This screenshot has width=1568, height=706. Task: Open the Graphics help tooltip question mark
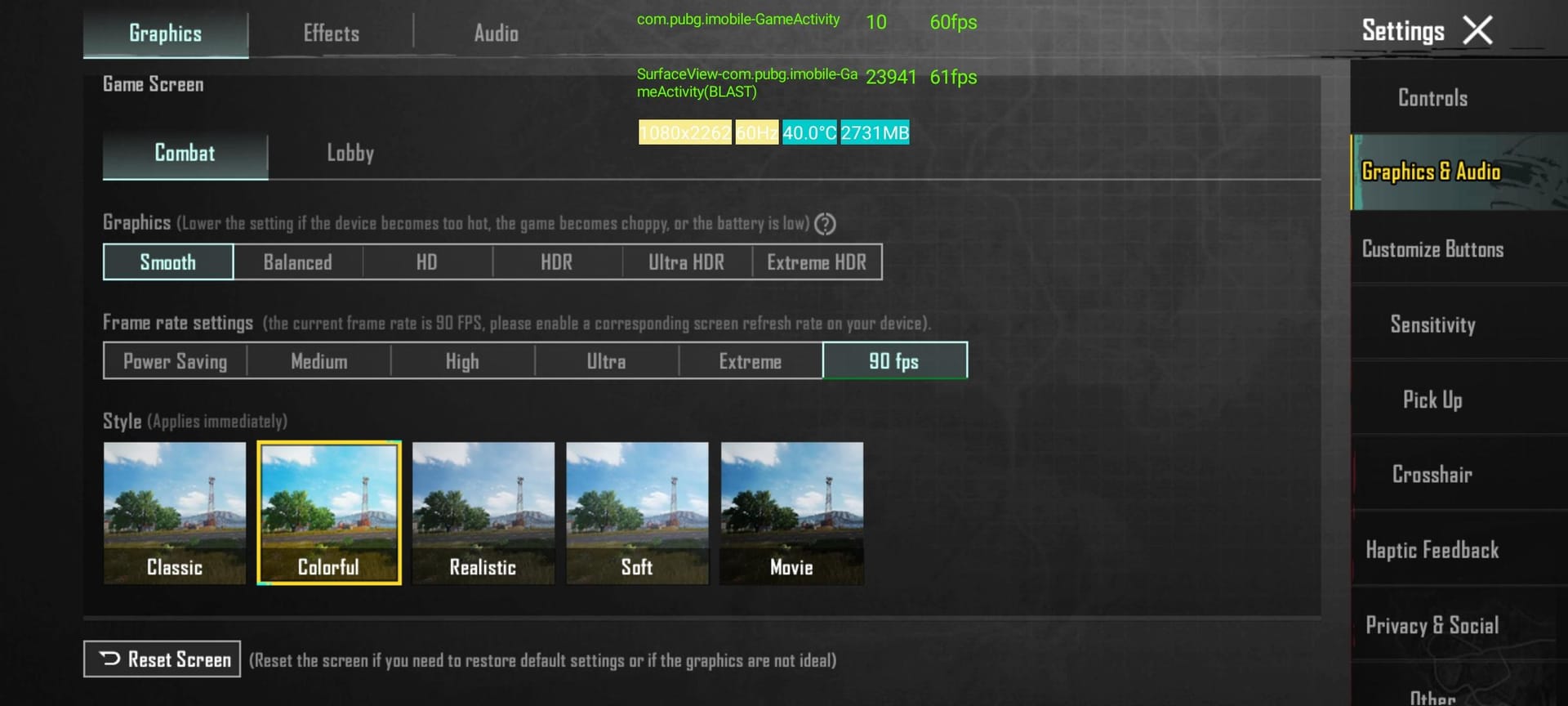[824, 222]
